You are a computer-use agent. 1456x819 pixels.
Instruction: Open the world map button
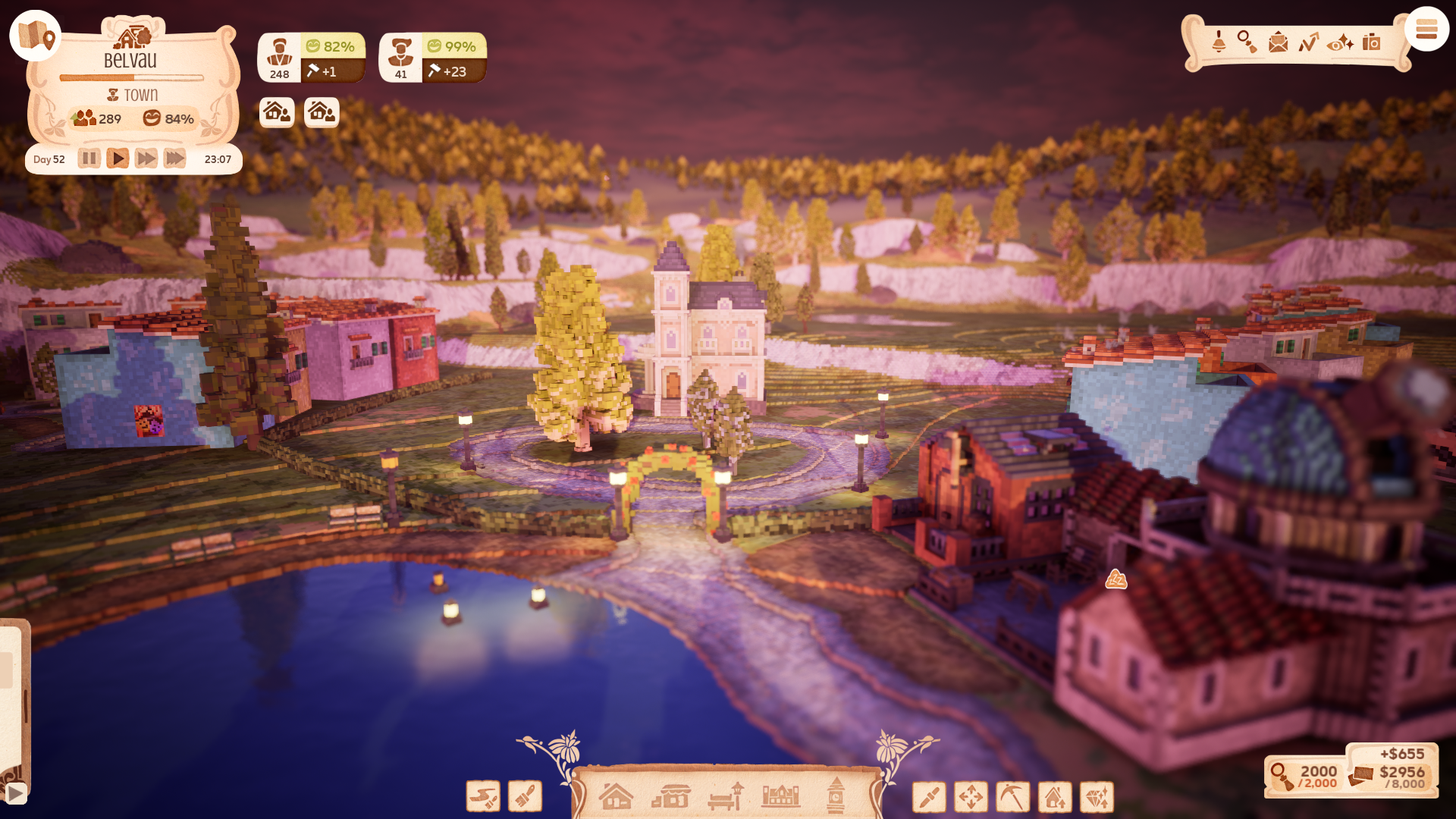click(x=35, y=36)
